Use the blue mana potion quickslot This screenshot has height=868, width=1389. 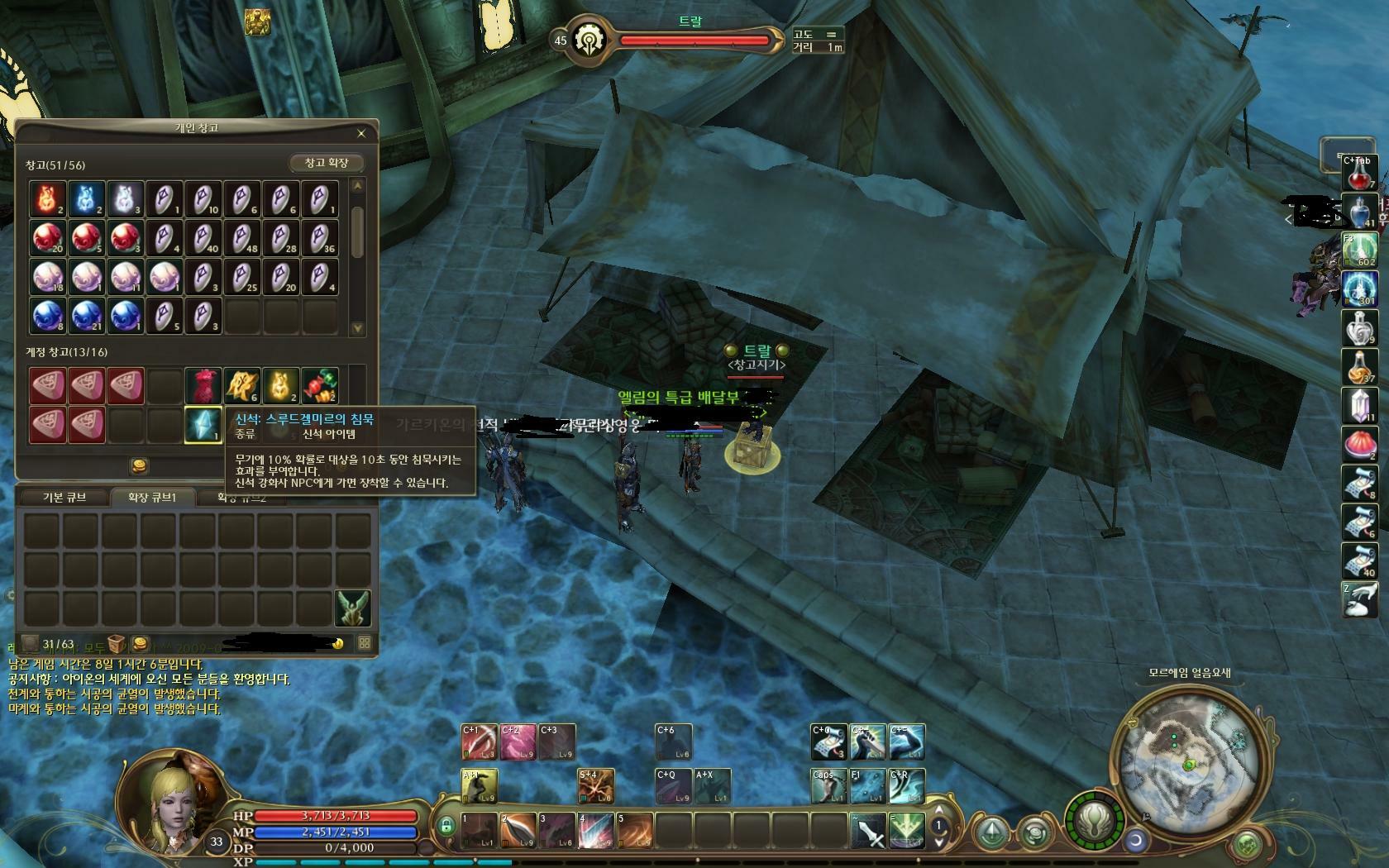click(x=1358, y=212)
